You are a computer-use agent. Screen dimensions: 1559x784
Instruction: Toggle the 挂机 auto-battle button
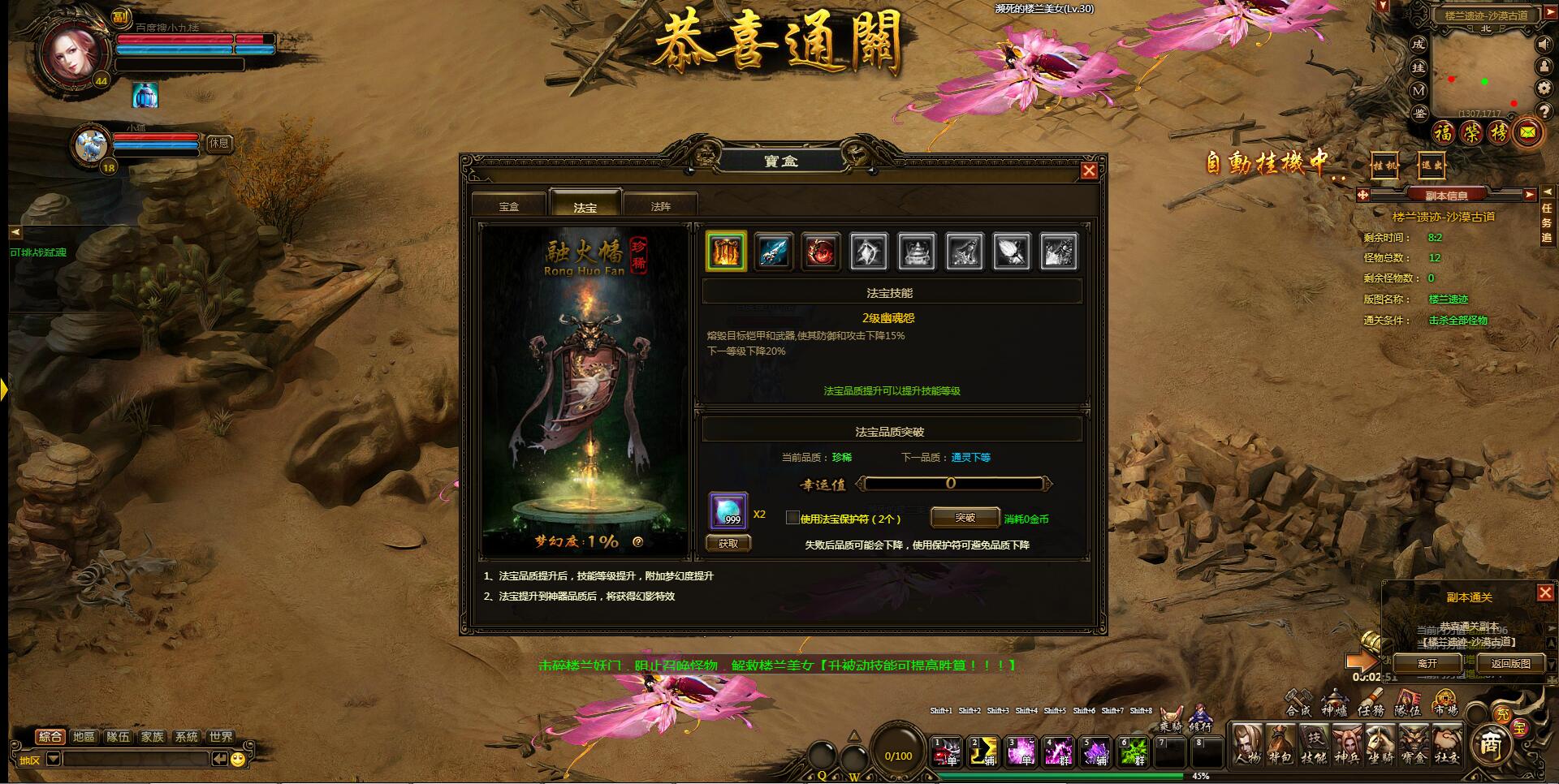pyautogui.click(x=1384, y=166)
